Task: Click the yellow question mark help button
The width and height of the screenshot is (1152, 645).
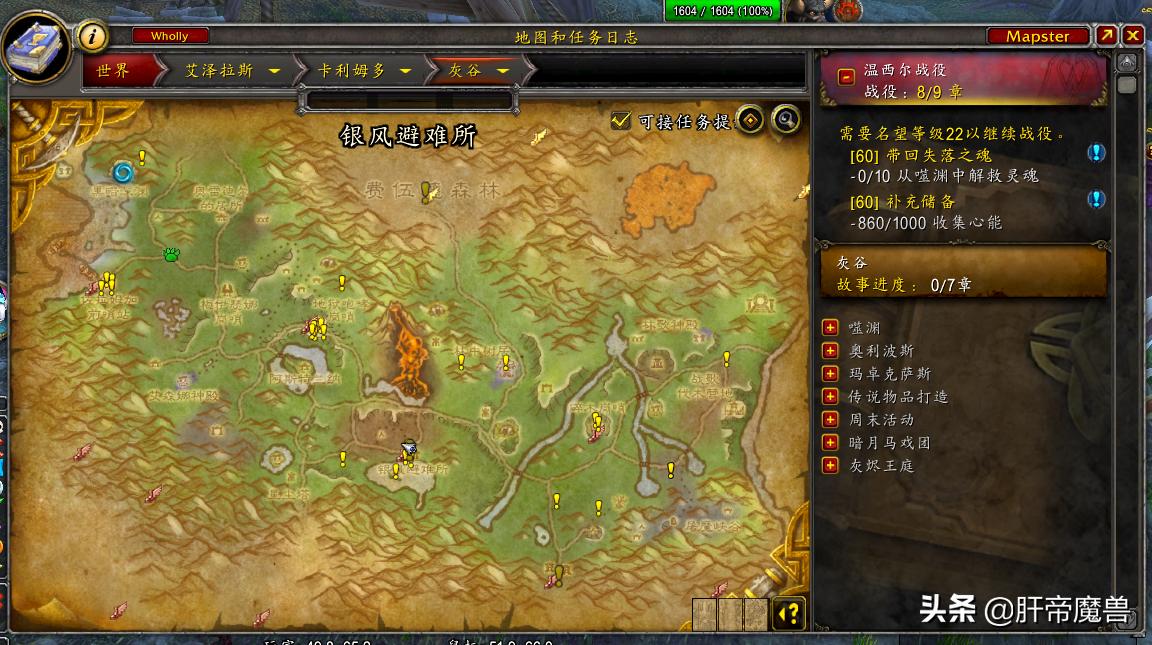Action: 789,613
